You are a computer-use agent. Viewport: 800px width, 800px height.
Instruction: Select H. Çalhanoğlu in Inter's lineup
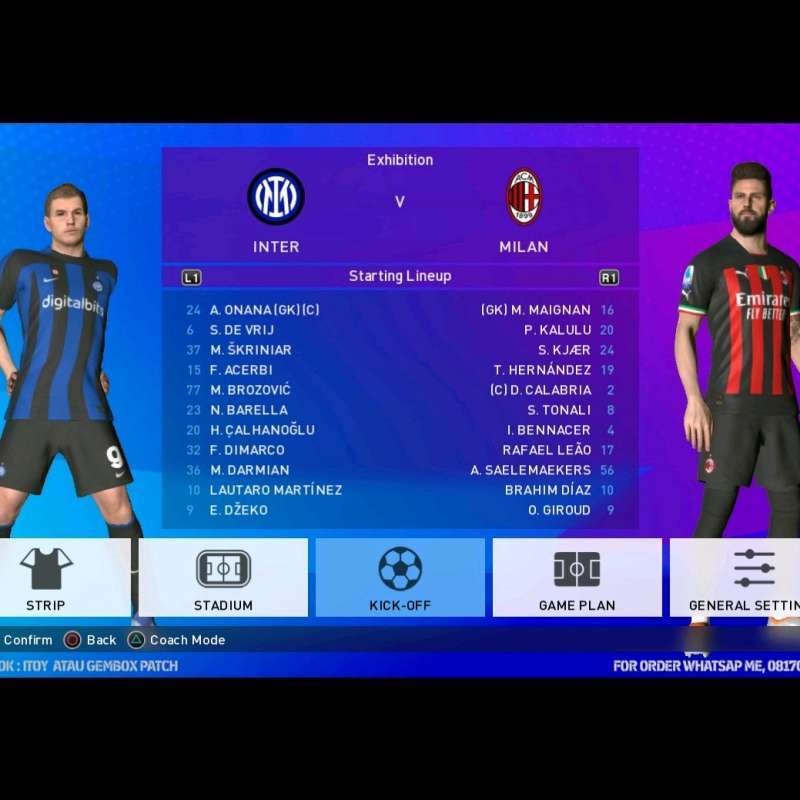tap(262, 430)
